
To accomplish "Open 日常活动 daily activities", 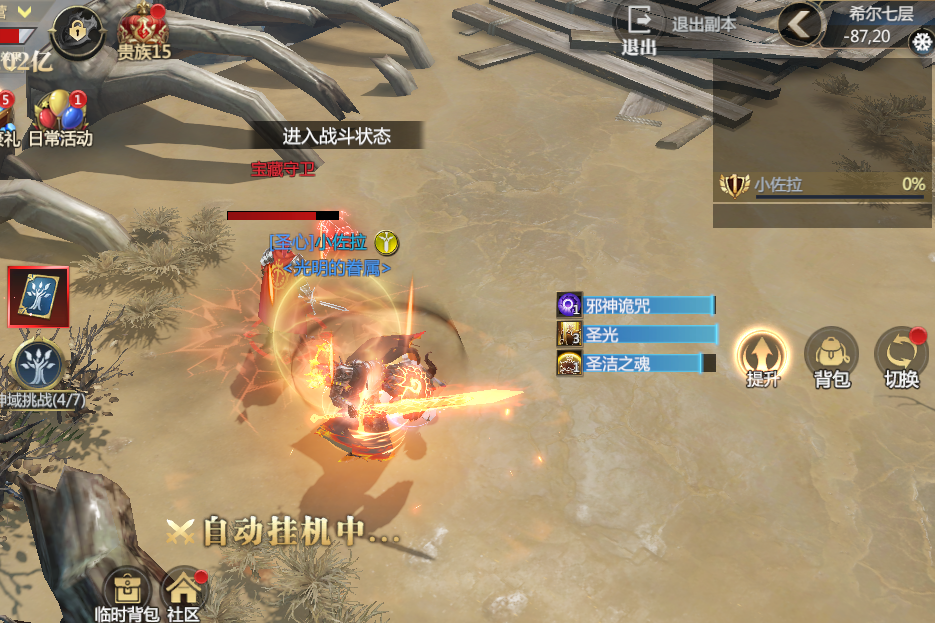I will 60,118.
